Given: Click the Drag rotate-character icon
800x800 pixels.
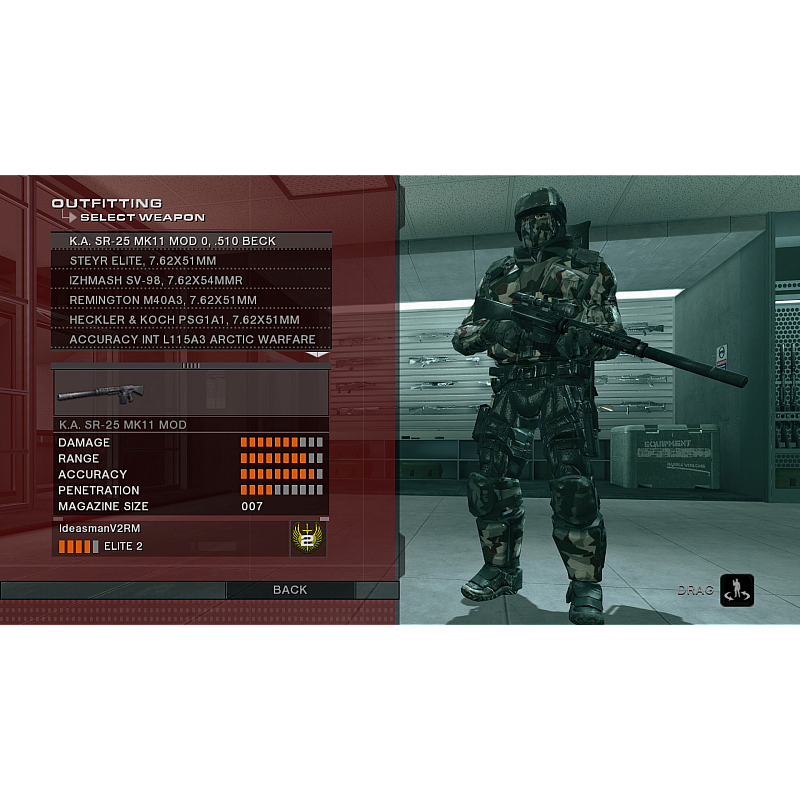Looking at the screenshot, I should [x=737, y=590].
